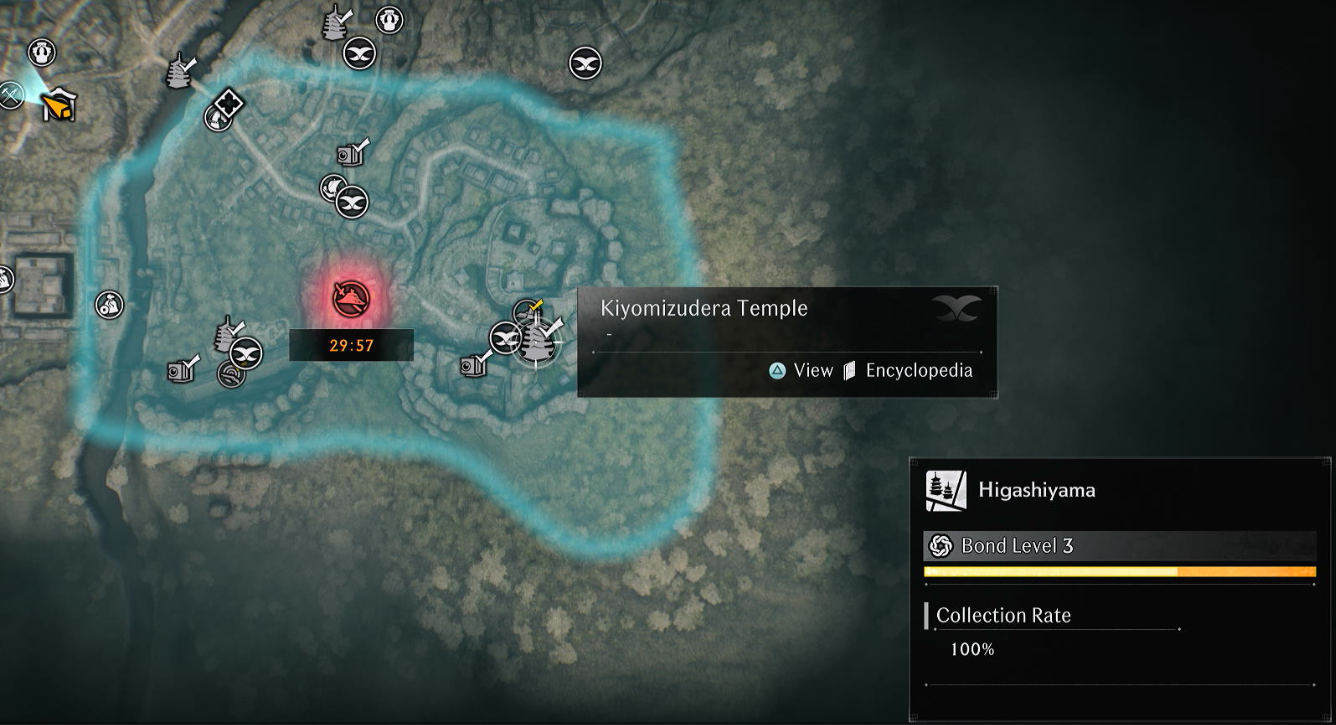The height and width of the screenshot is (725, 1336).
Task: Select the red timed fugitive marker
Action: [x=351, y=297]
